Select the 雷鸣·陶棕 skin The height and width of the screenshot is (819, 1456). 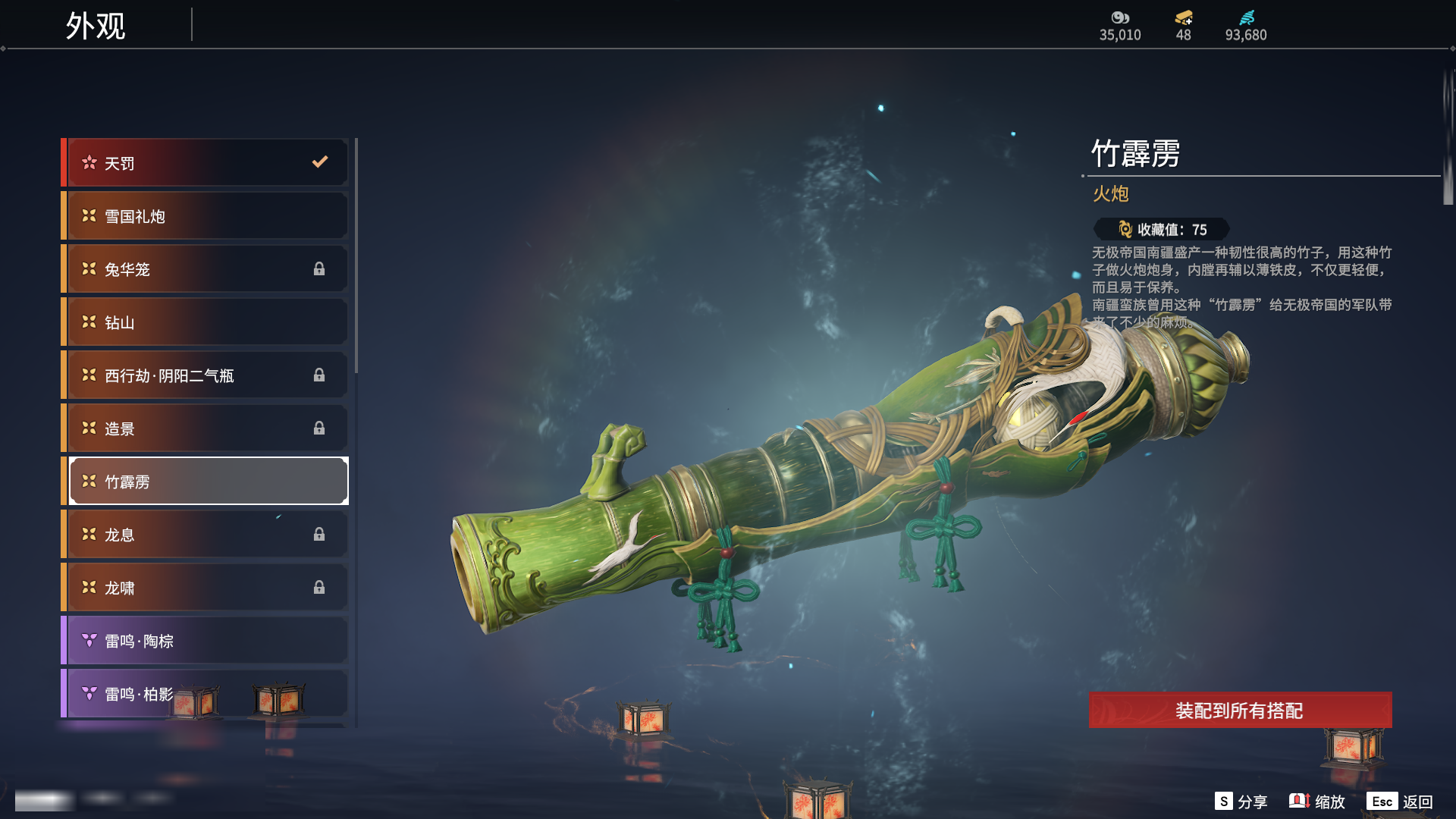tap(206, 641)
